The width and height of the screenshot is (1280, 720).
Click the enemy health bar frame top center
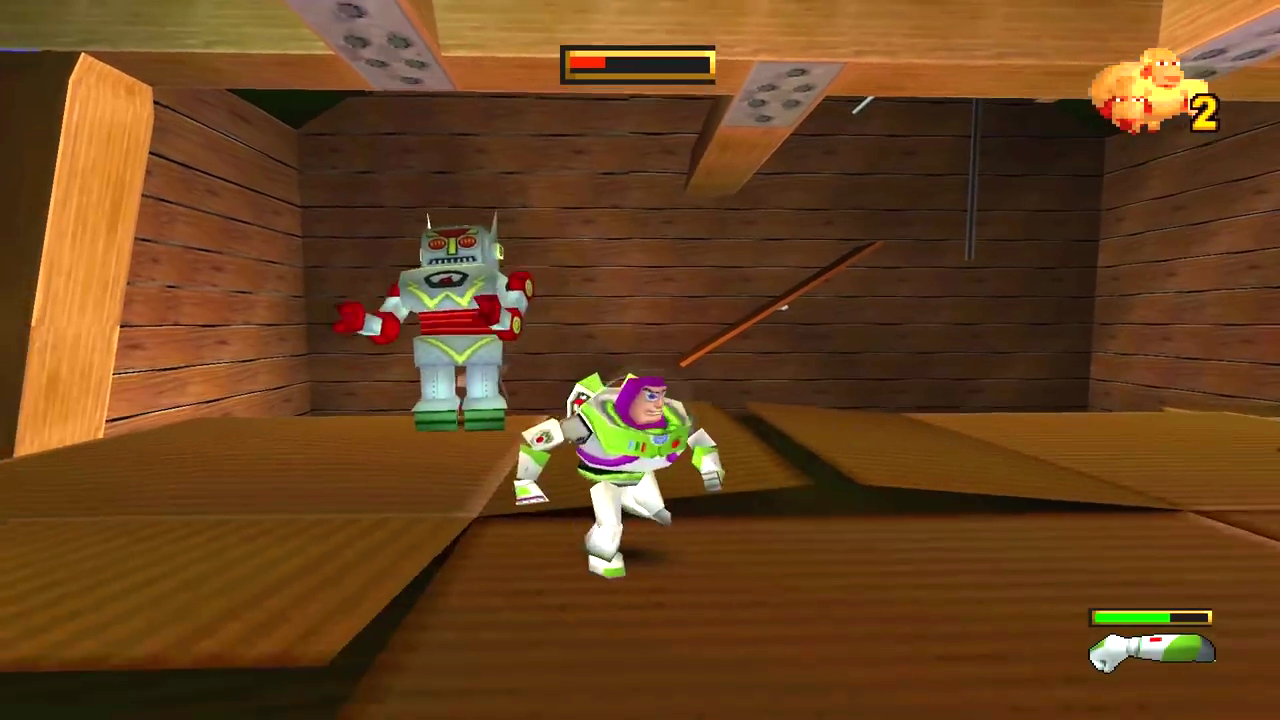[640, 64]
